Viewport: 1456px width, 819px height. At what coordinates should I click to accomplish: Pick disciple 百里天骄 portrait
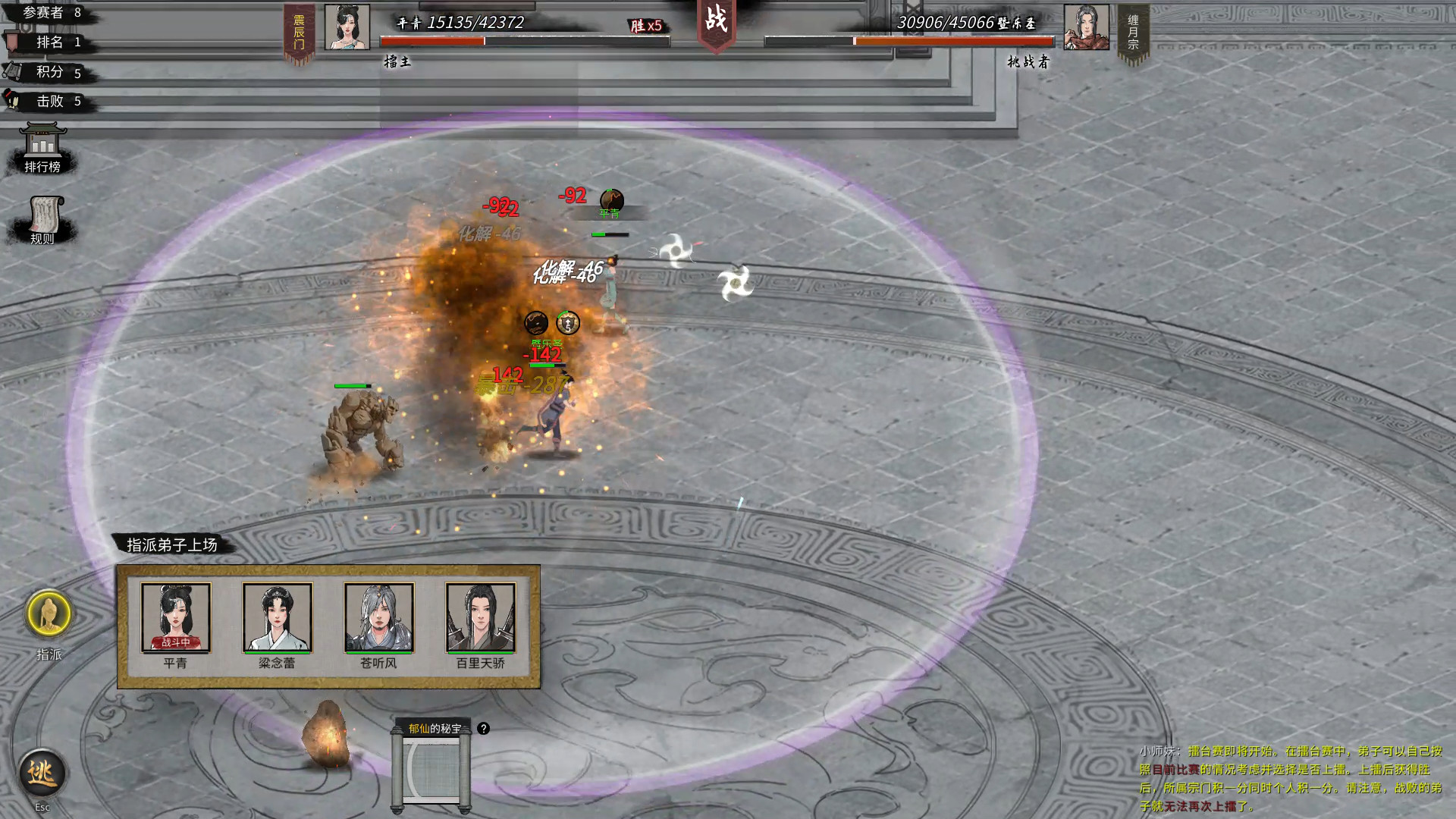click(480, 617)
